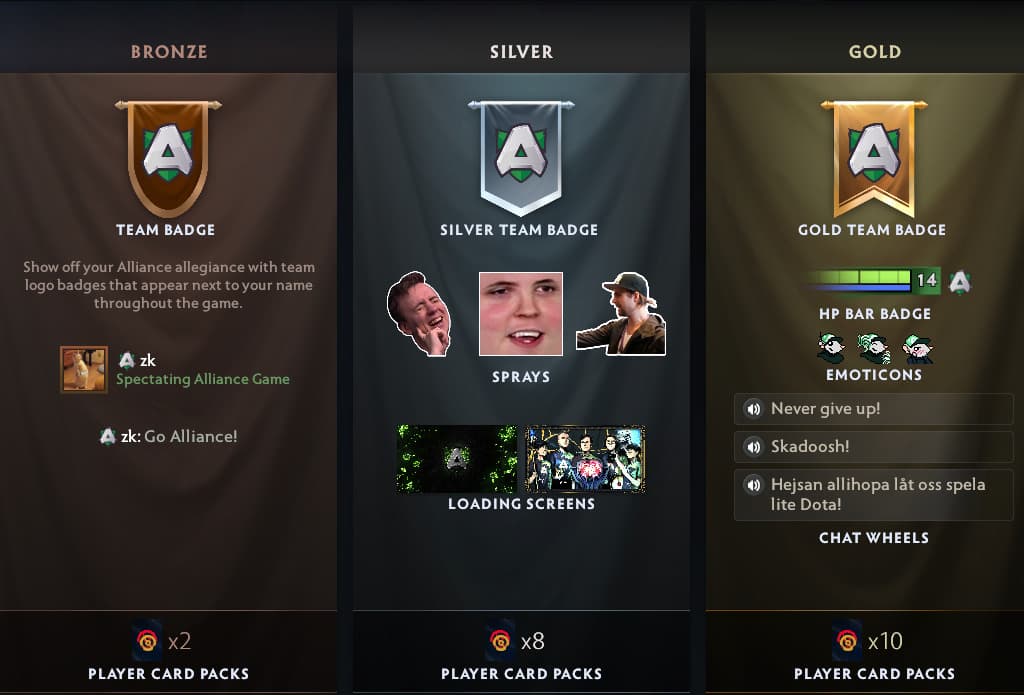The width and height of the screenshot is (1024, 695).
Task: Select the spray of man in cap
Action: 621,314
